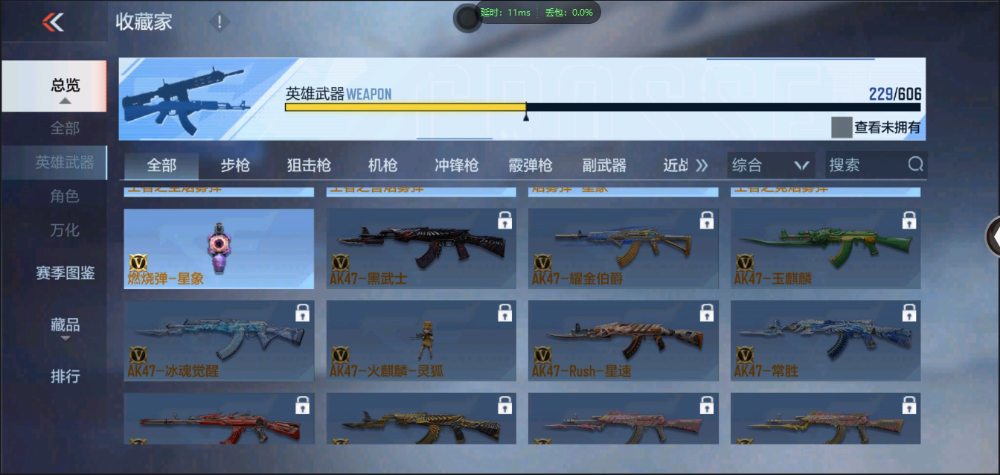Screen dimensions: 1000x475
Task: Open the 赛季图鉴 season album
Action: [65, 272]
